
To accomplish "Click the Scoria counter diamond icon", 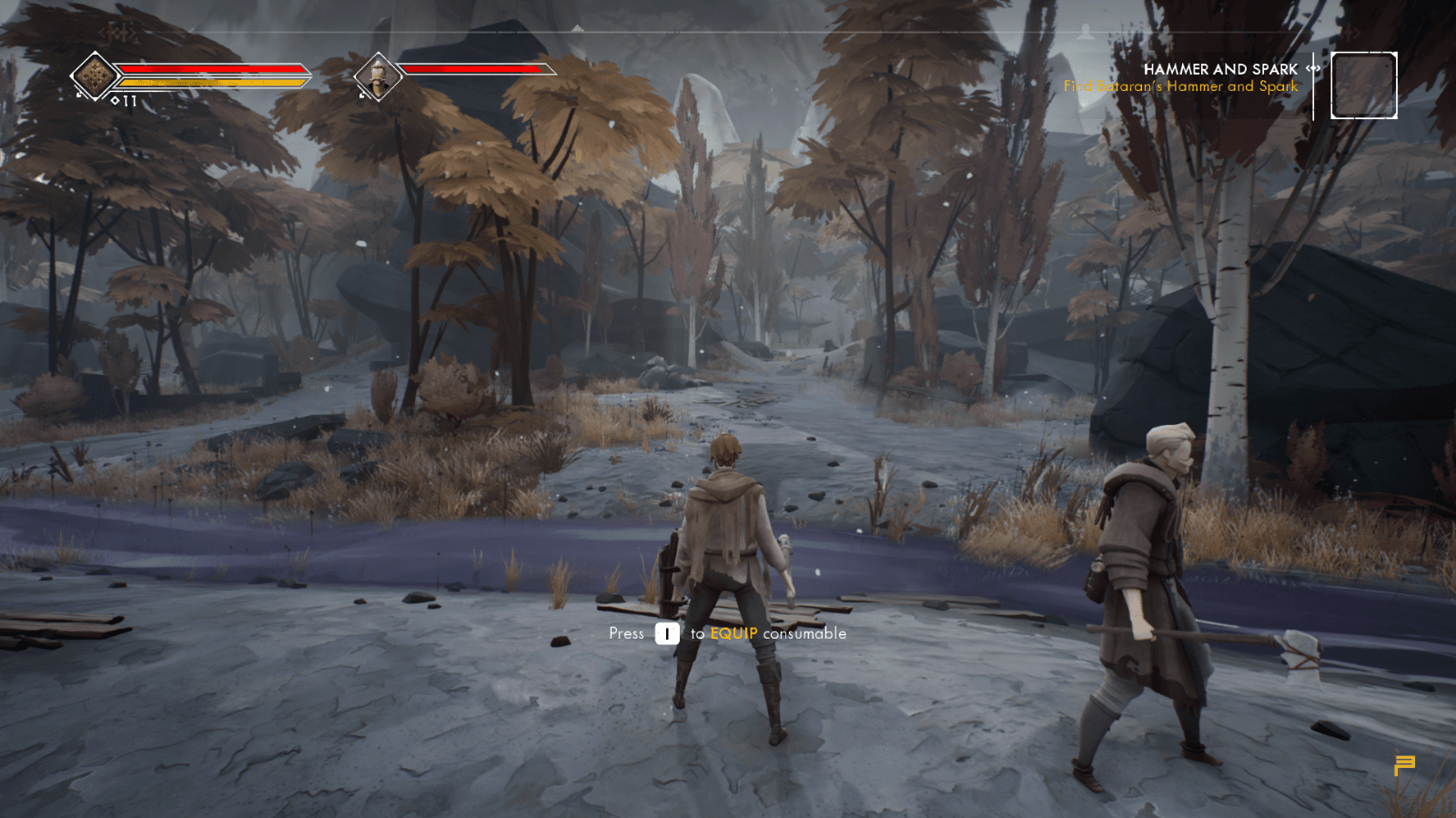I will 115,101.
